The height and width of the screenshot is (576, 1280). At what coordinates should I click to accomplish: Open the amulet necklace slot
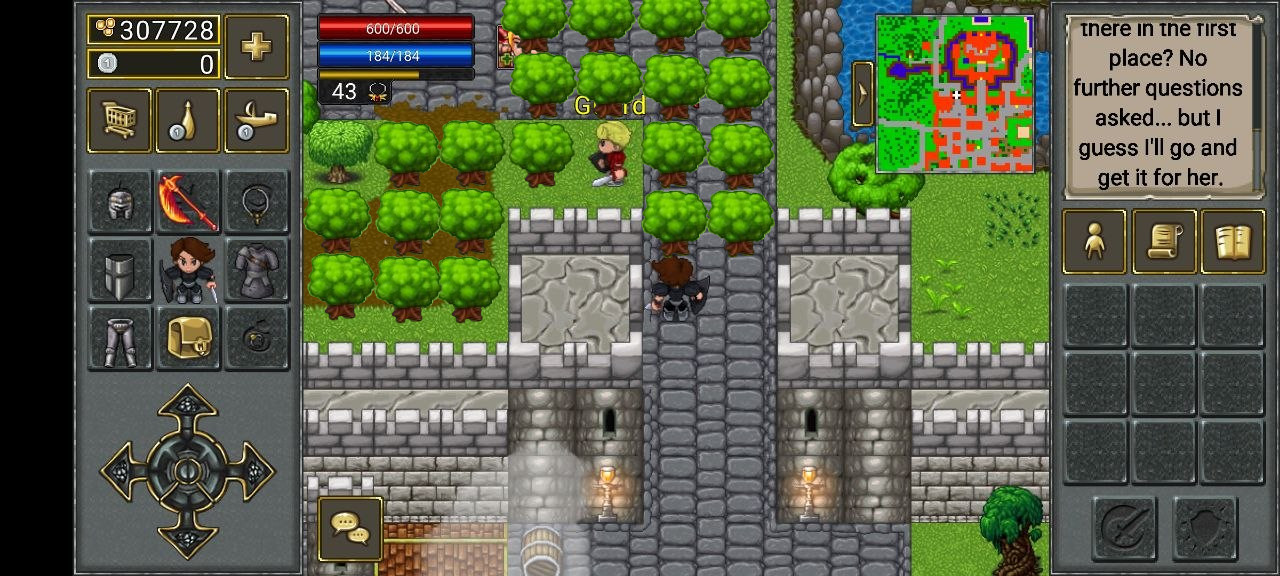coord(256,202)
